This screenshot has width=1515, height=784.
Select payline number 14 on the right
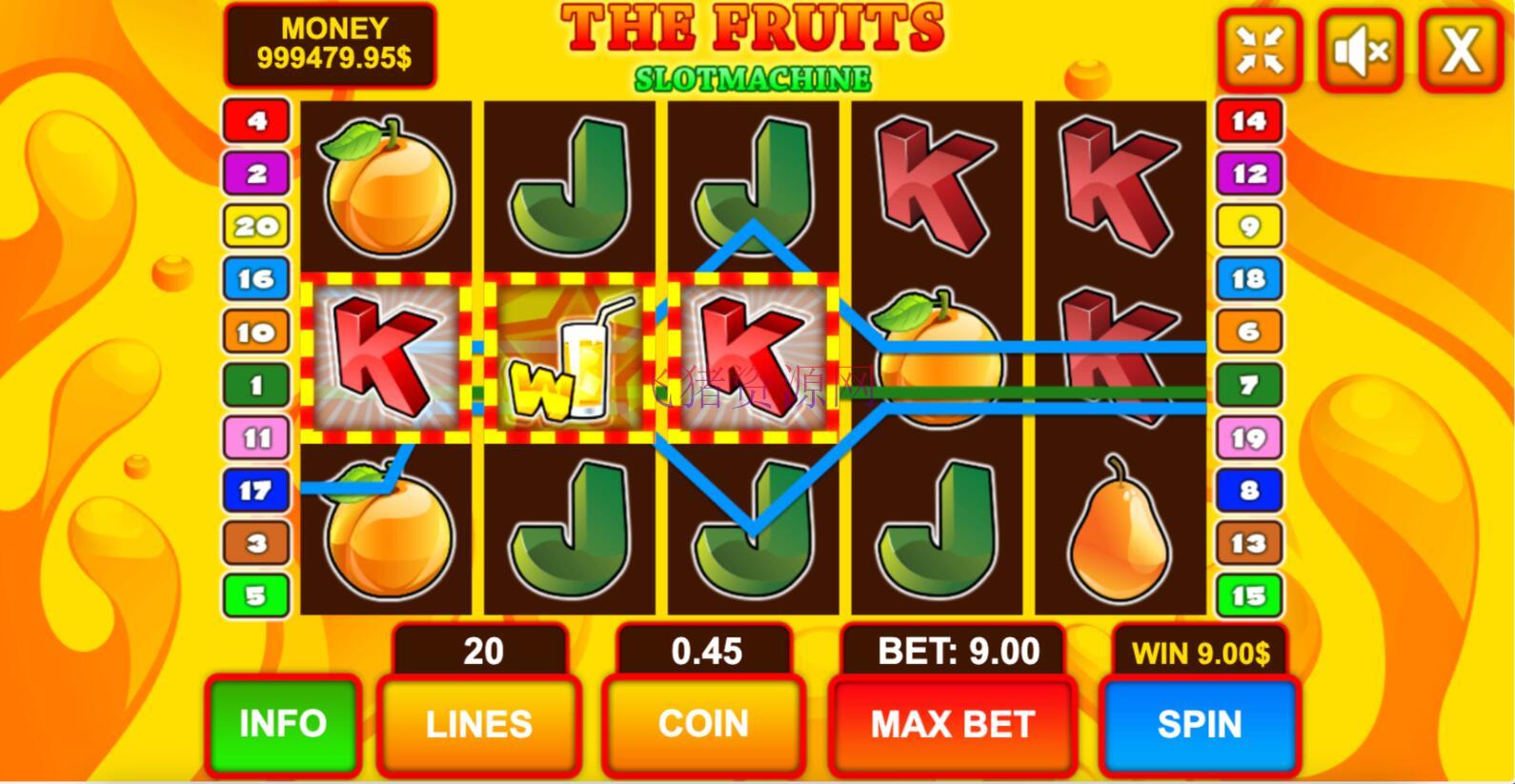click(1248, 121)
